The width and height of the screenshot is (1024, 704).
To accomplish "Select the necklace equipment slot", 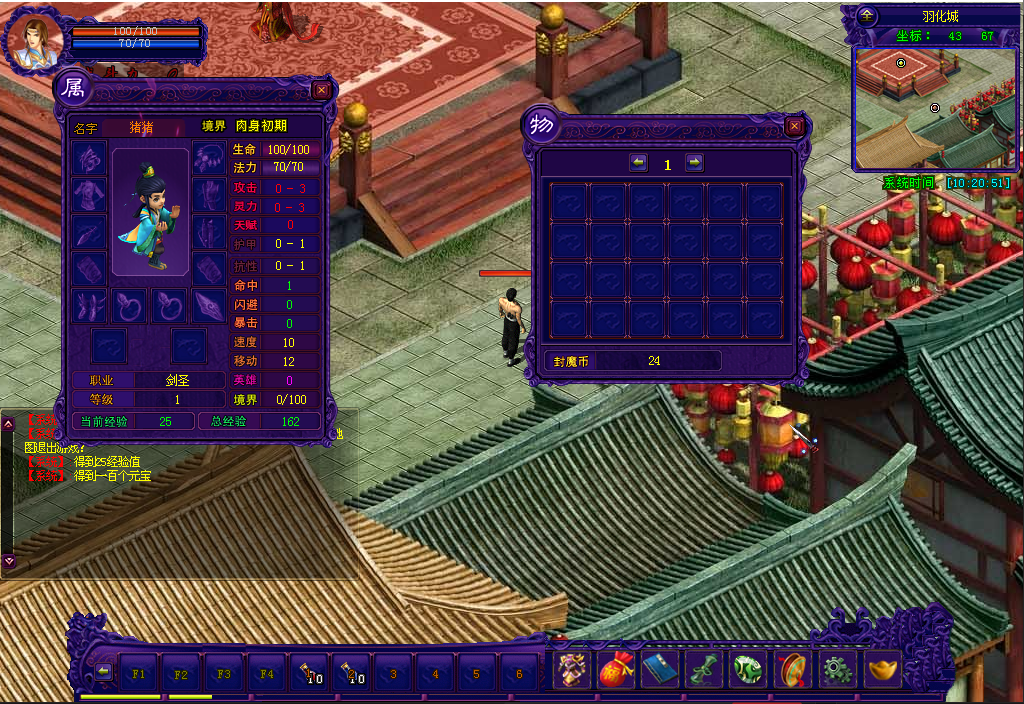I will [x=209, y=157].
